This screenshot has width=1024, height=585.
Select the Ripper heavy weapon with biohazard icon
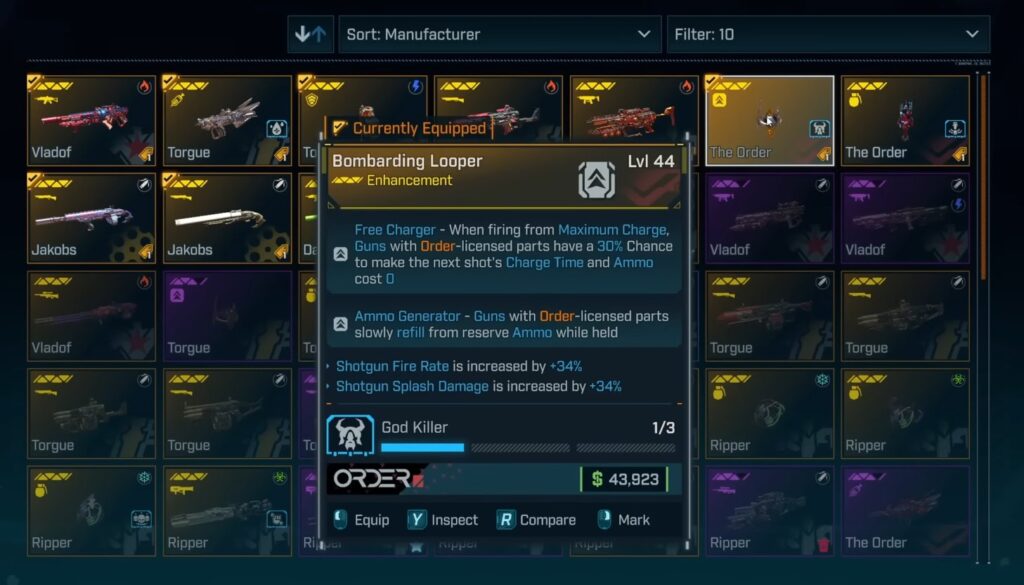(x=227, y=512)
